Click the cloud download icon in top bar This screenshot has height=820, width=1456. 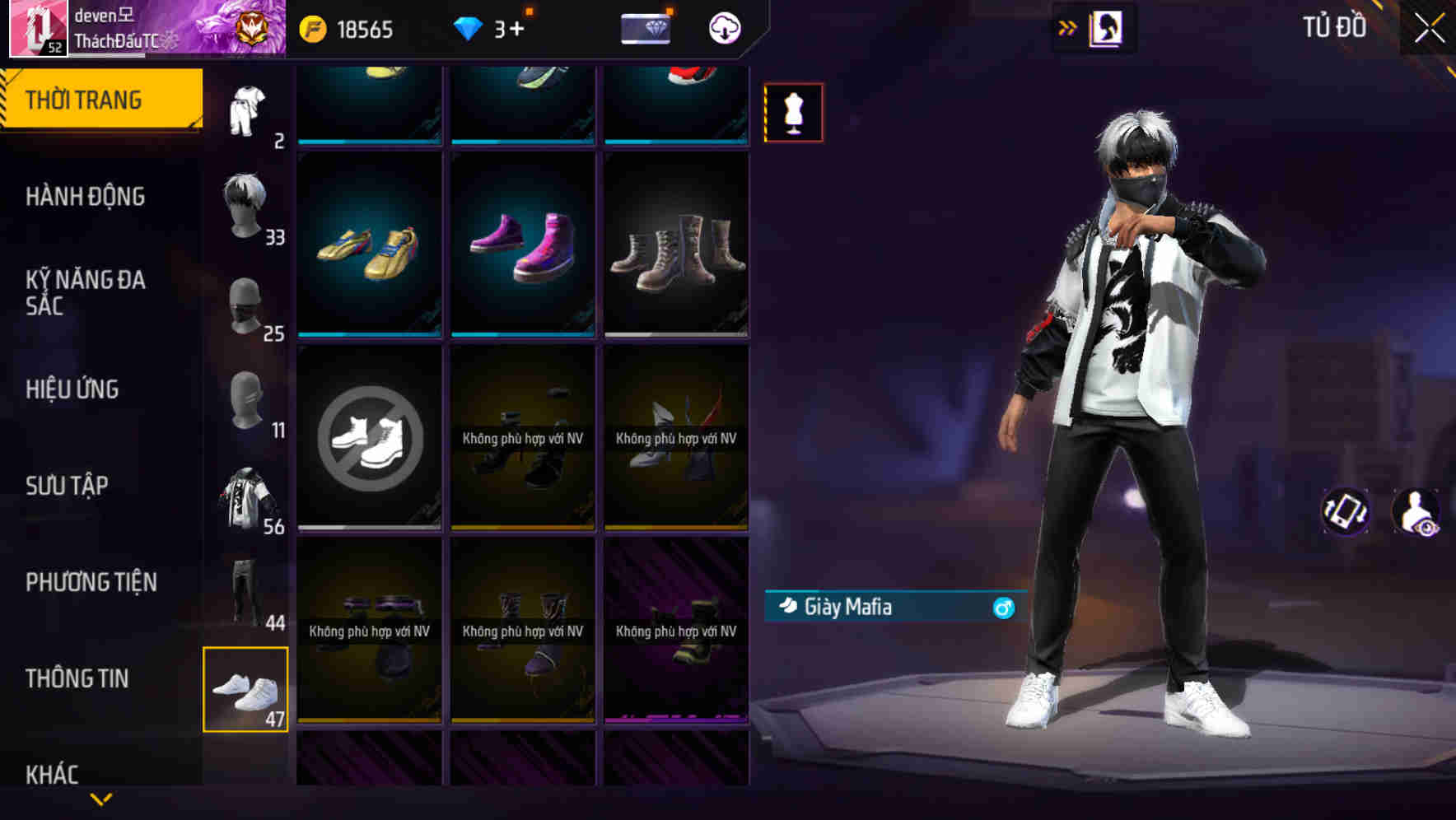click(723, 27)
